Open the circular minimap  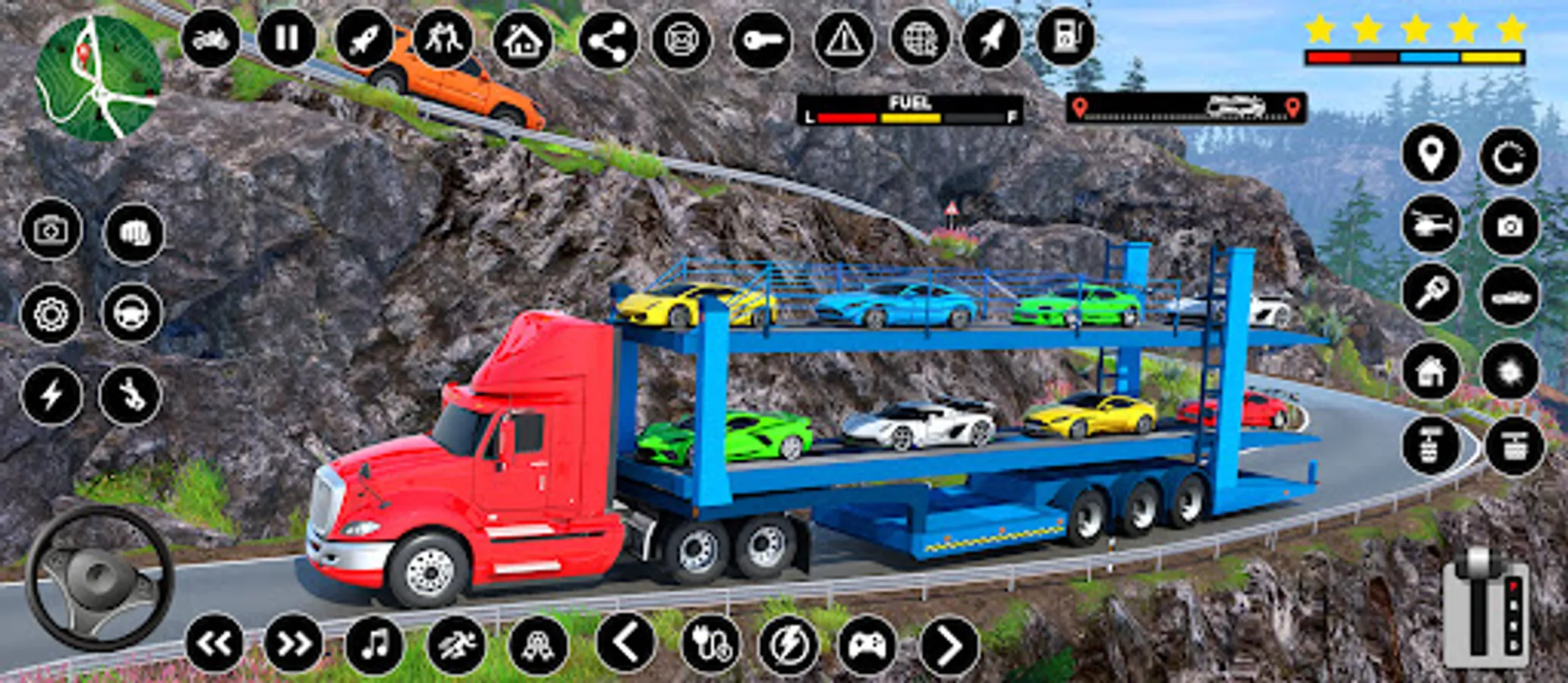pyautogui.click(x=98, y=79)
